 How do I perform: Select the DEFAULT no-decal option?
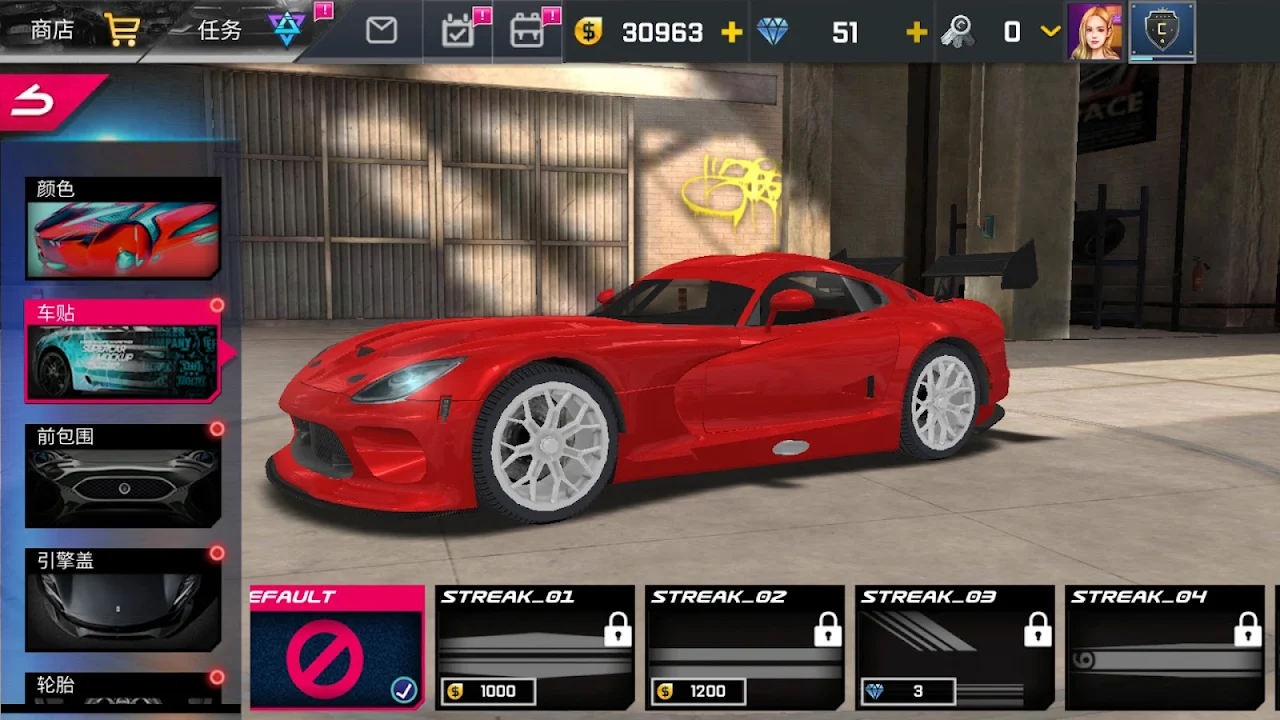point(337,648)
